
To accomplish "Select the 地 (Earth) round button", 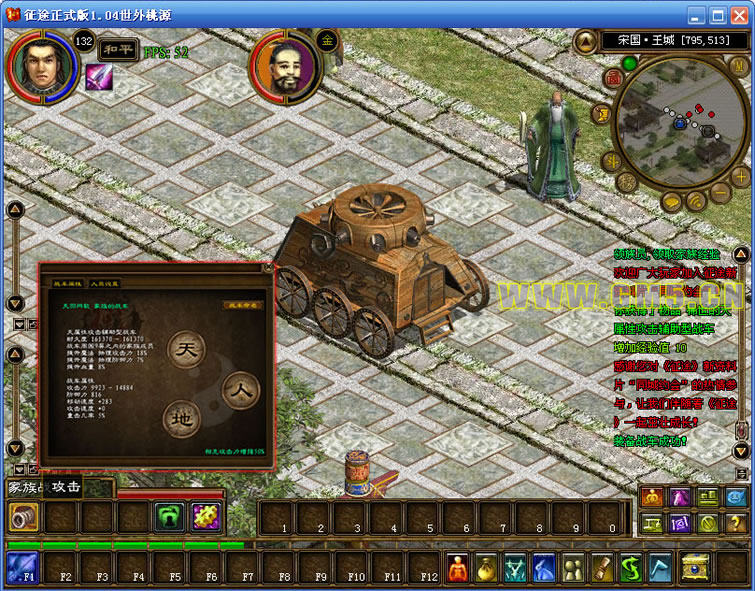I will [x=182, y=416].
